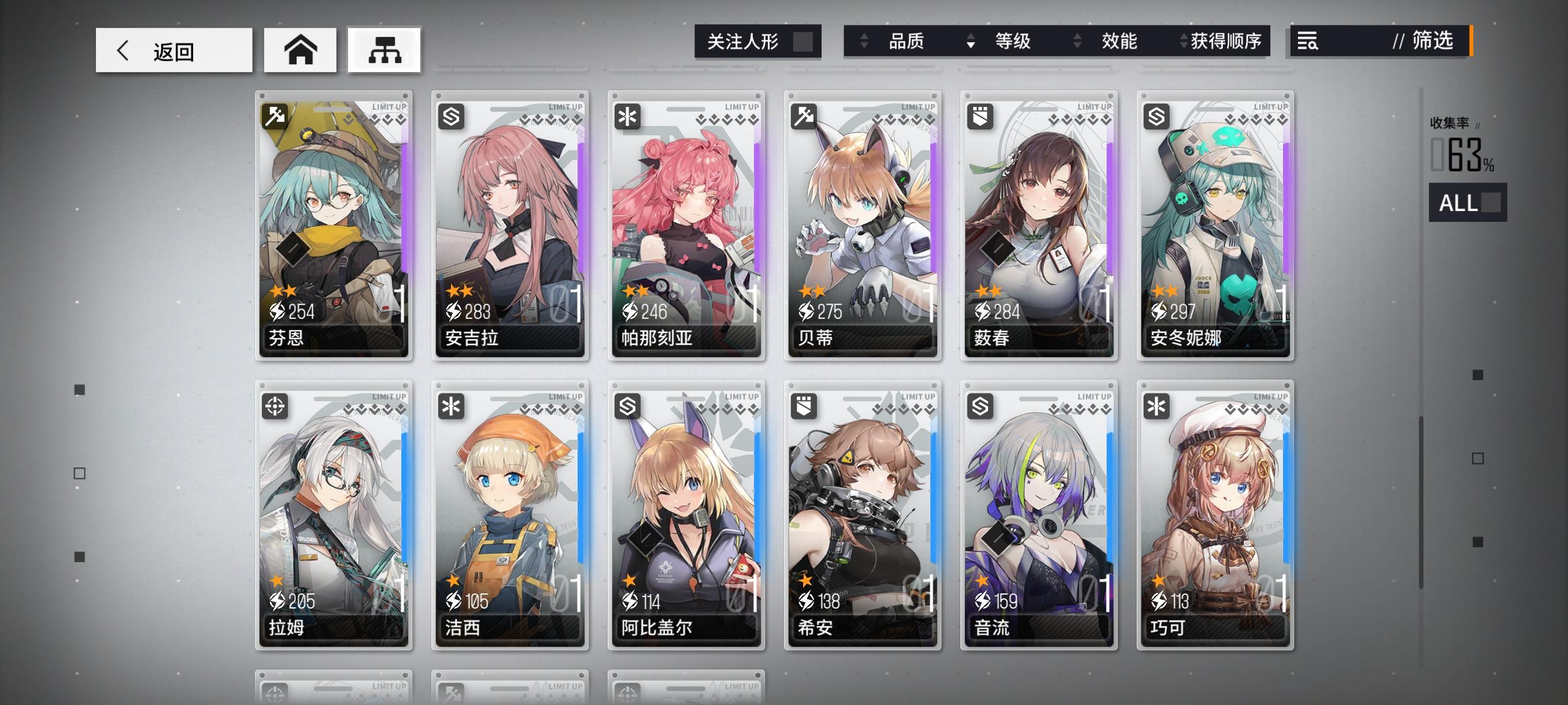
Task: Toggle the 关注人形 favorites checkbox
Action: pos(804,42)
